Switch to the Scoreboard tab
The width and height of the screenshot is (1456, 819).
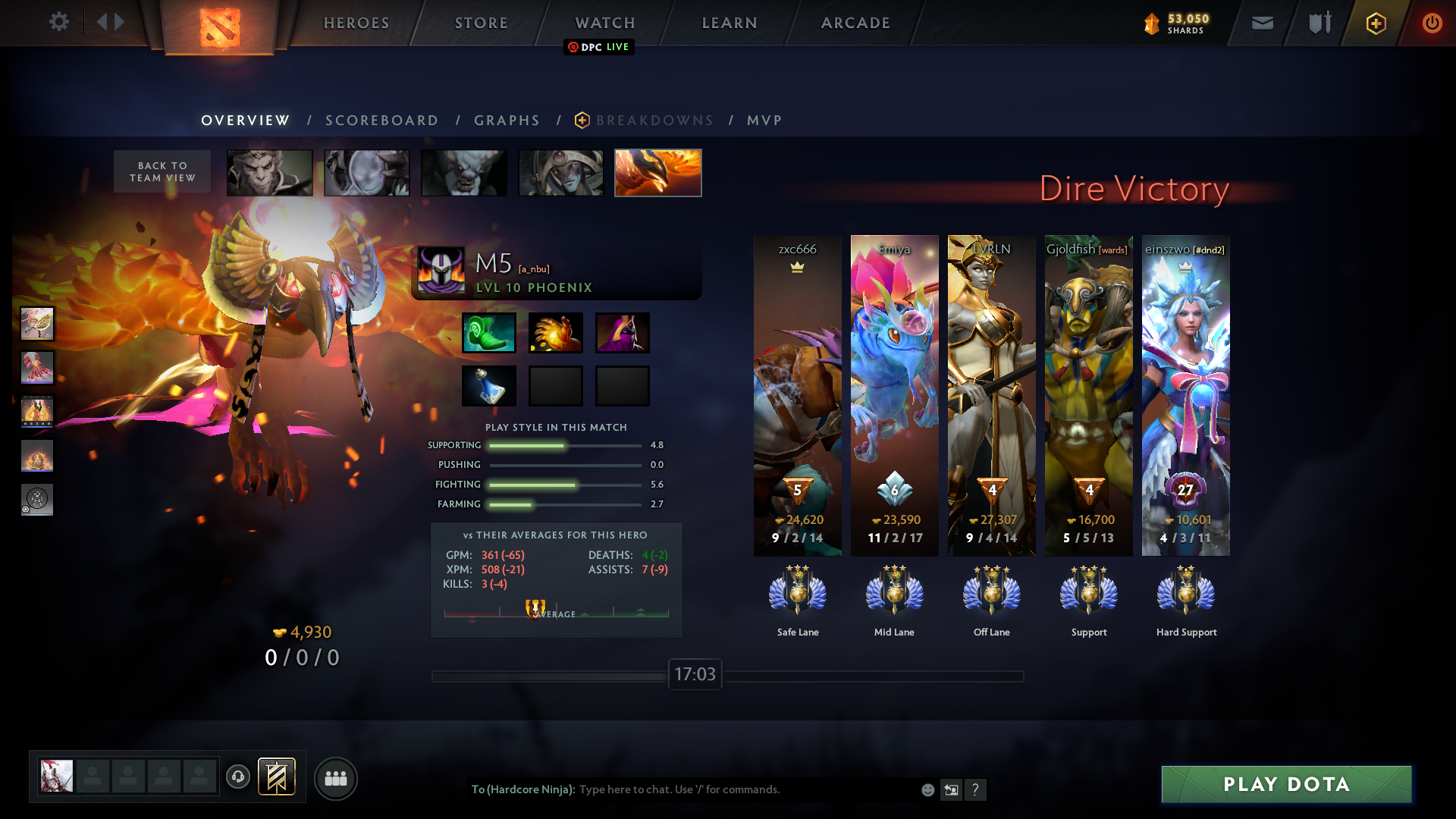381,121
